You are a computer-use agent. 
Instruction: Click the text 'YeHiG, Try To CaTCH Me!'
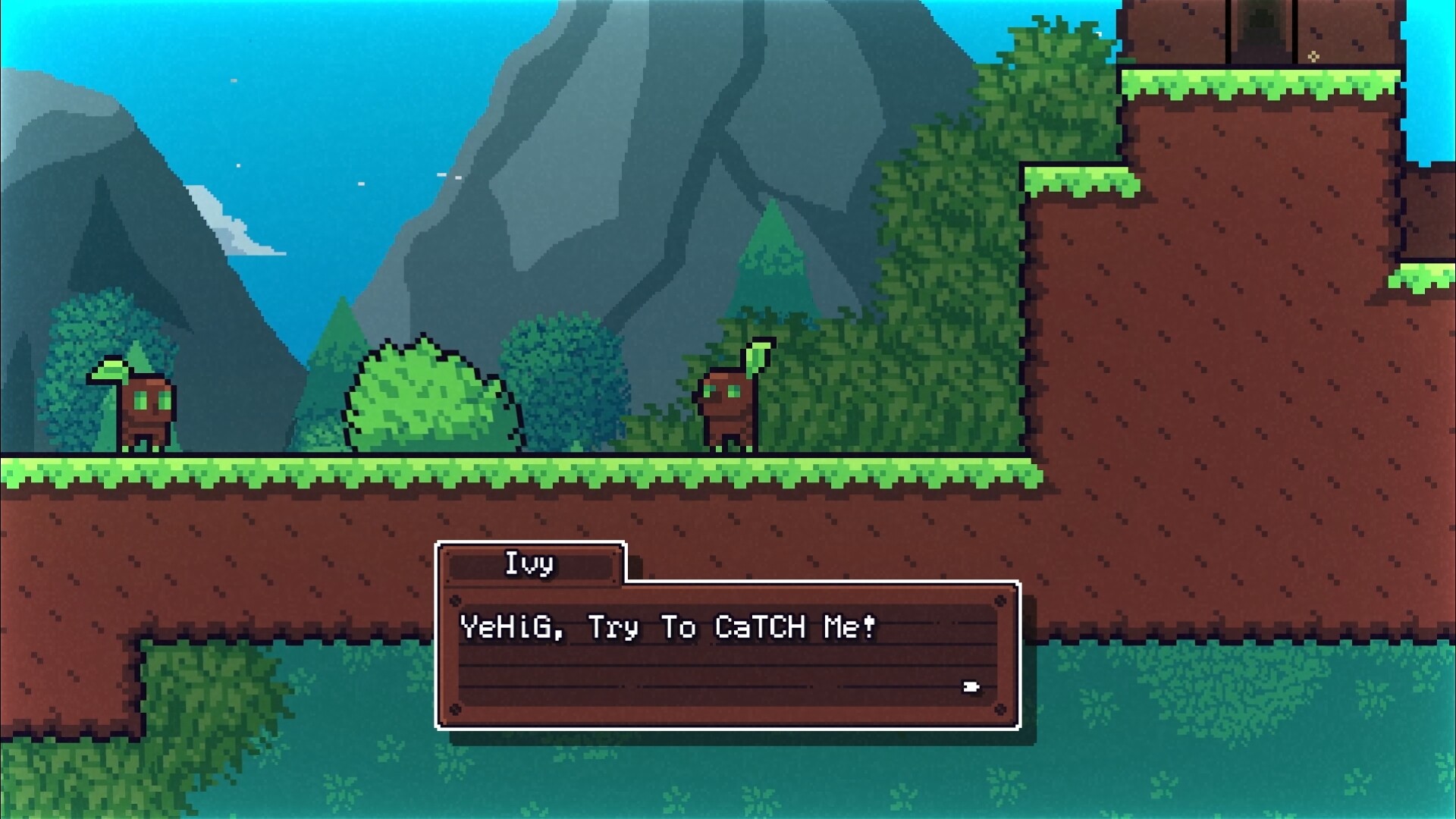(x=667, y=627)
